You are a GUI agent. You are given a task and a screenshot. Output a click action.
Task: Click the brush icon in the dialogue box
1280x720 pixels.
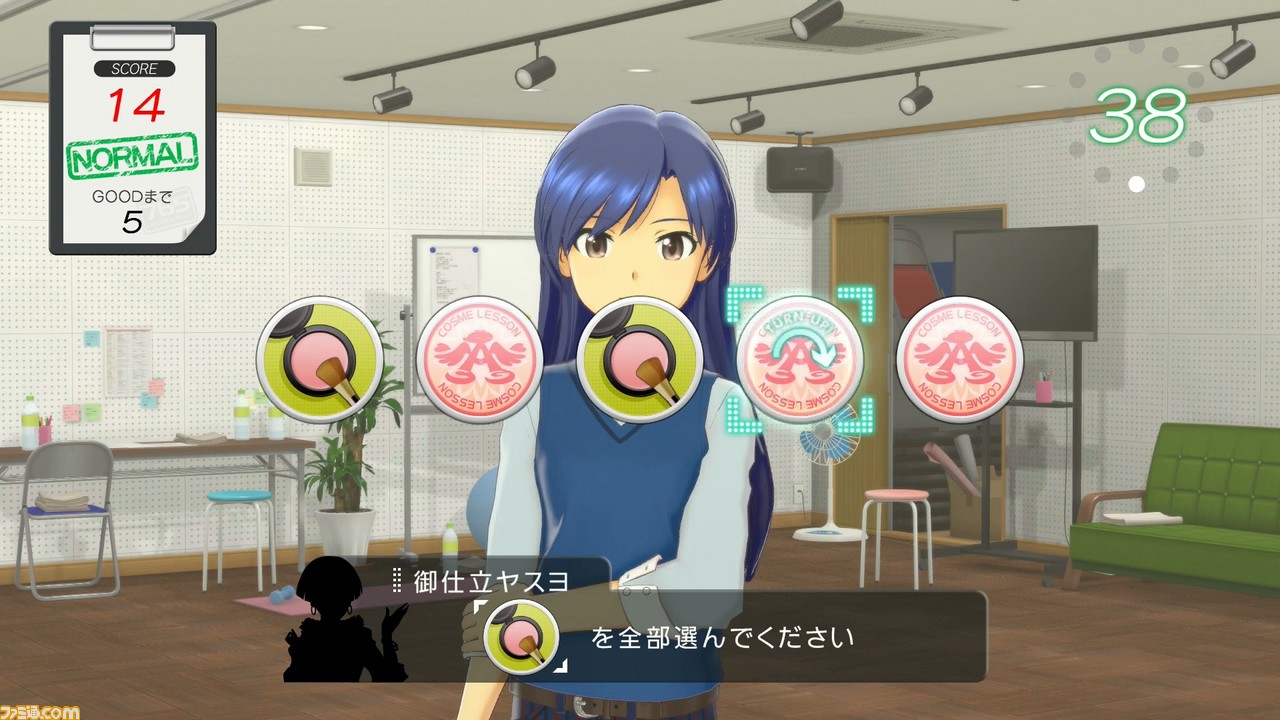522,637
